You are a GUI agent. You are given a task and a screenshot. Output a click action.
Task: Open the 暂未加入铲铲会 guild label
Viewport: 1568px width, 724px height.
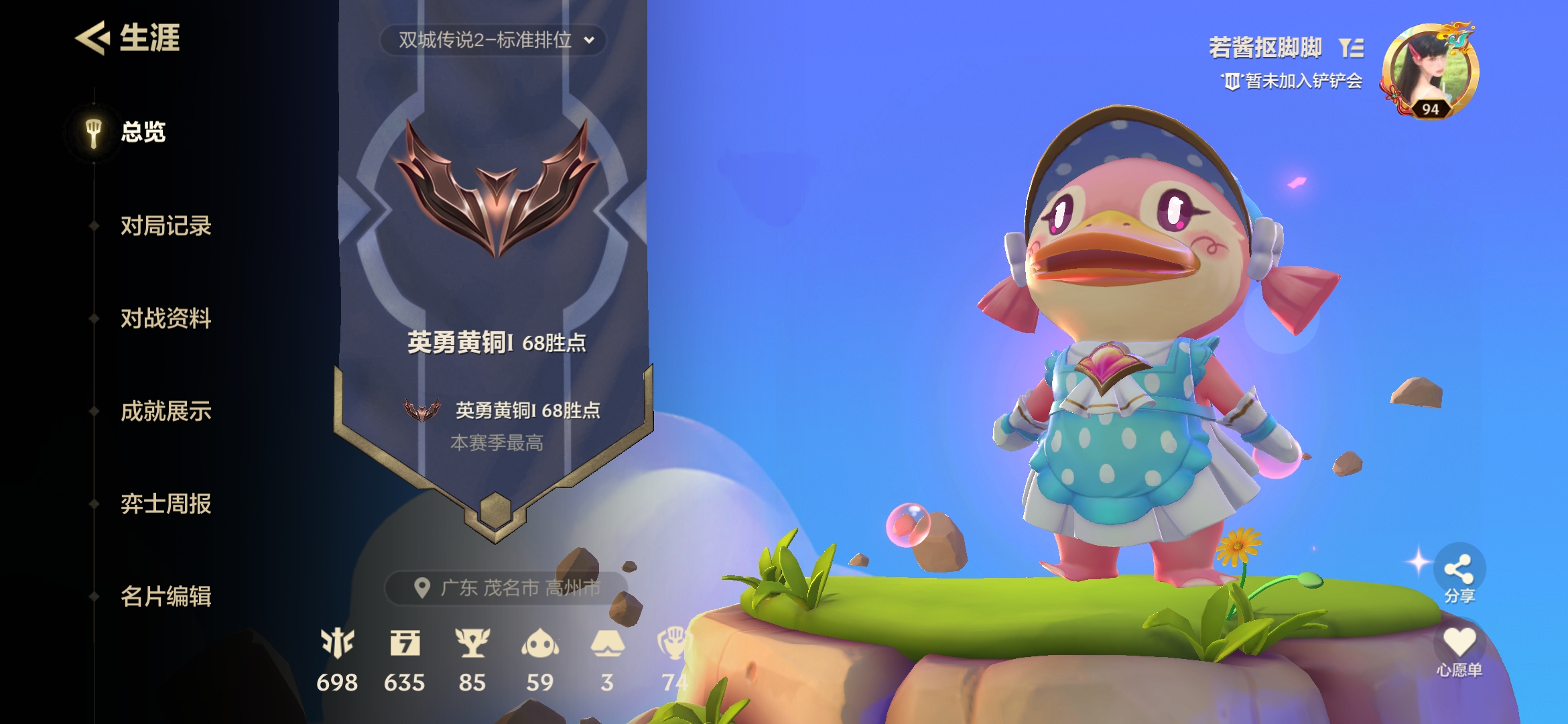coord(1293,82)
